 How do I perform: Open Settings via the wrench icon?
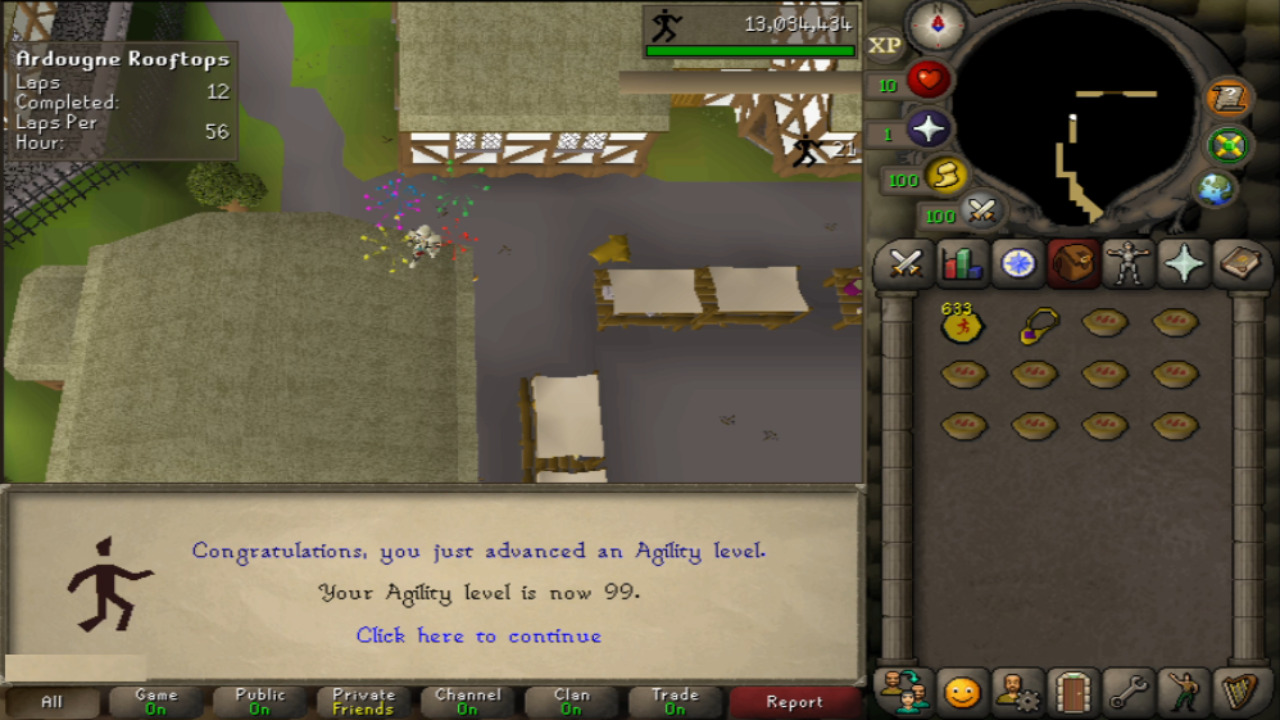click(1129, 690)
